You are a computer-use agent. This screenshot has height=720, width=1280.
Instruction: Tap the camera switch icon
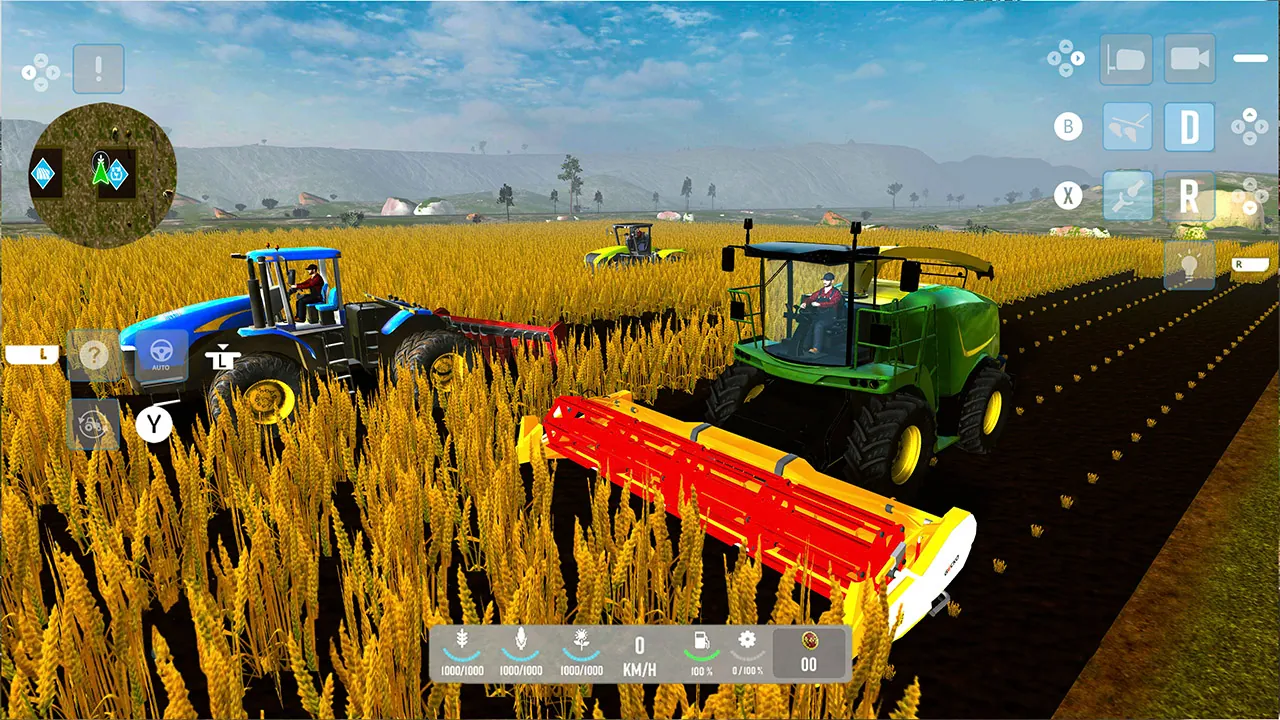point(1189,58)
